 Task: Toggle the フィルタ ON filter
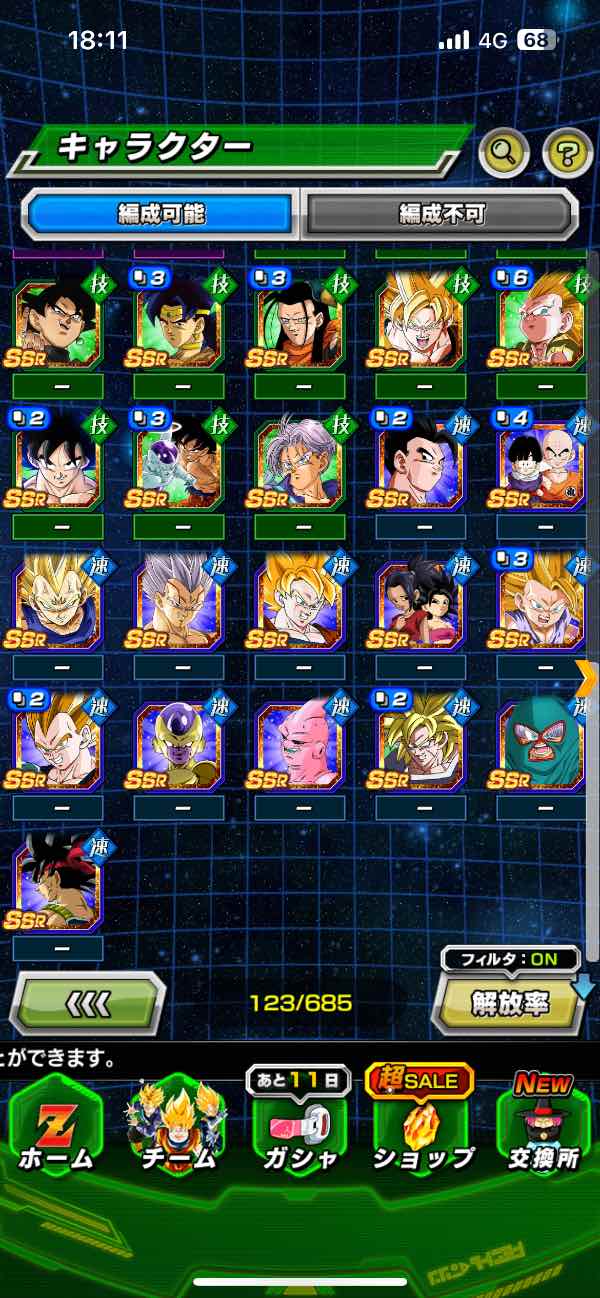[x=511, y=960]
